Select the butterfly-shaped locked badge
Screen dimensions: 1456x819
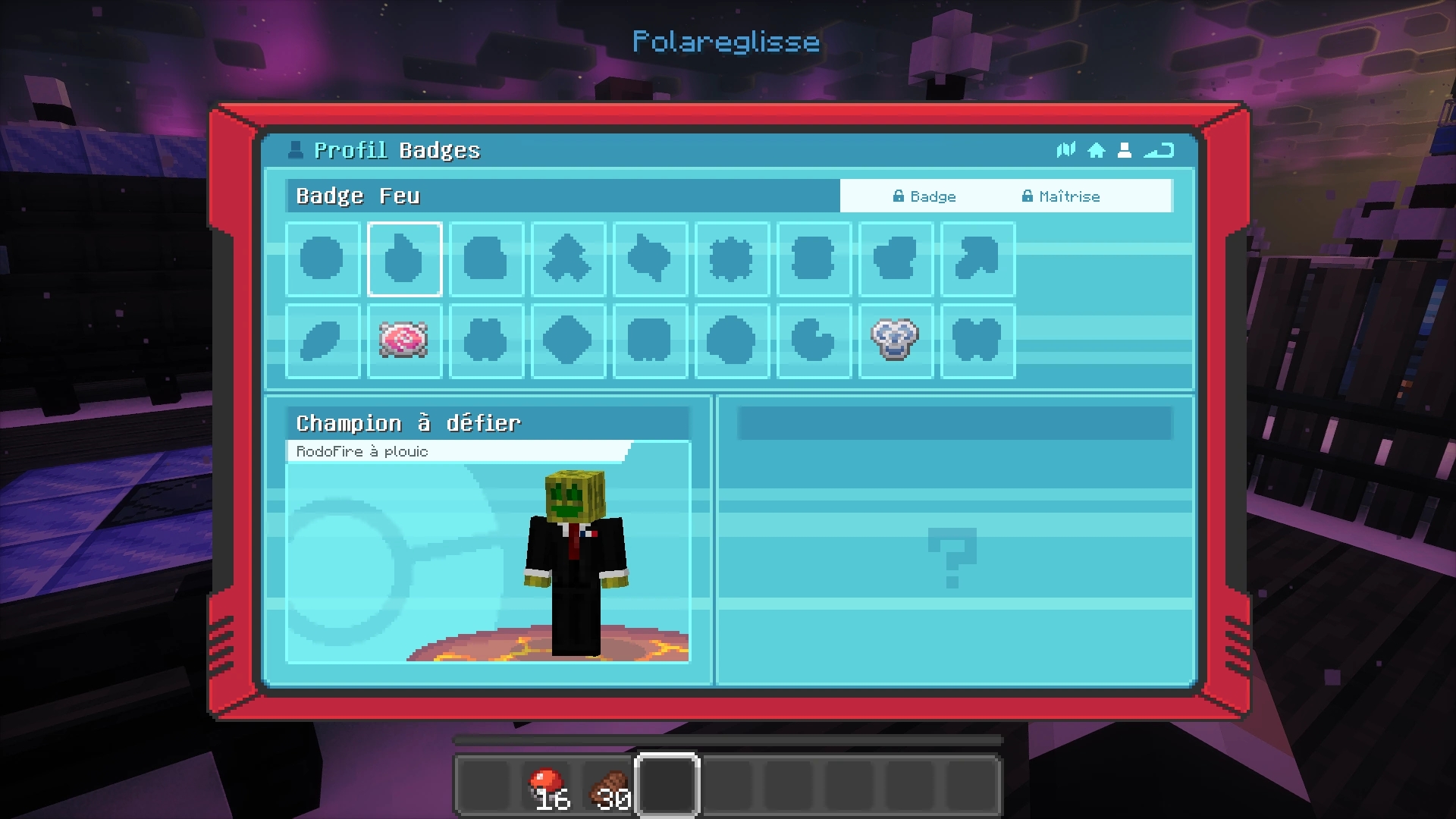tap(977, 340)
